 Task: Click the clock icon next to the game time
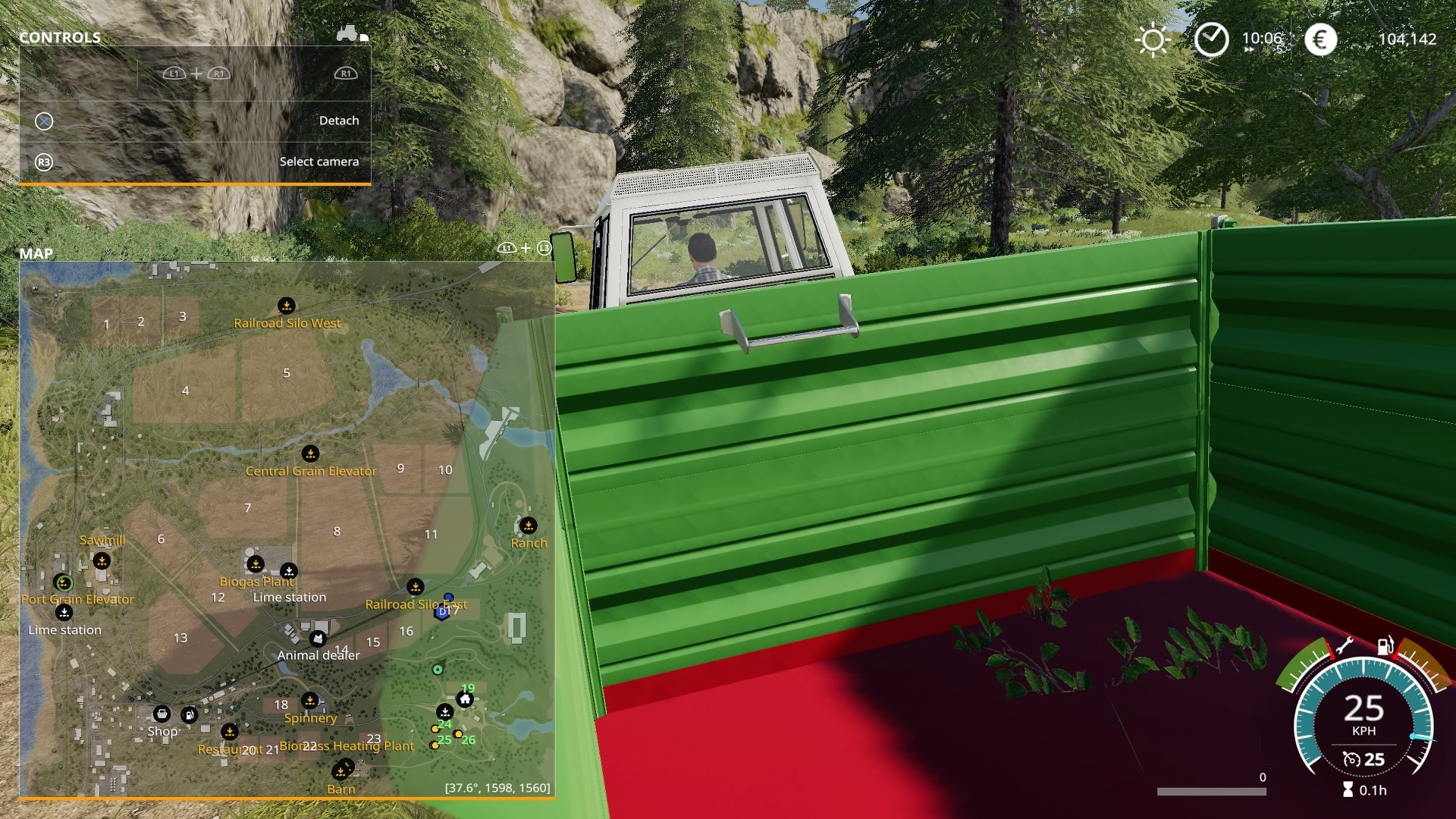pos(1212,38)
